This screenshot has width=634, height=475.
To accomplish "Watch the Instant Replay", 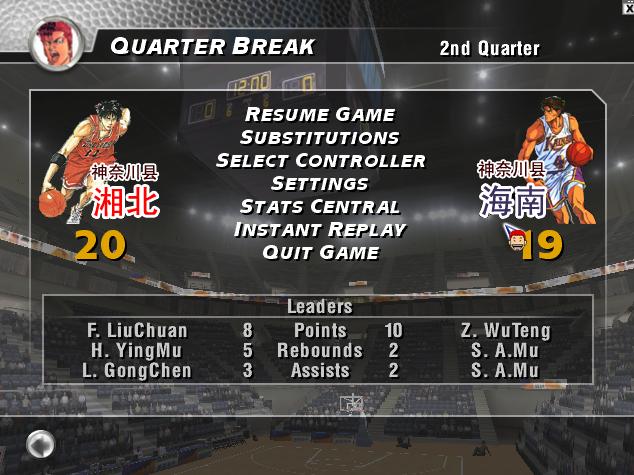I will click(x=320, y=230).
